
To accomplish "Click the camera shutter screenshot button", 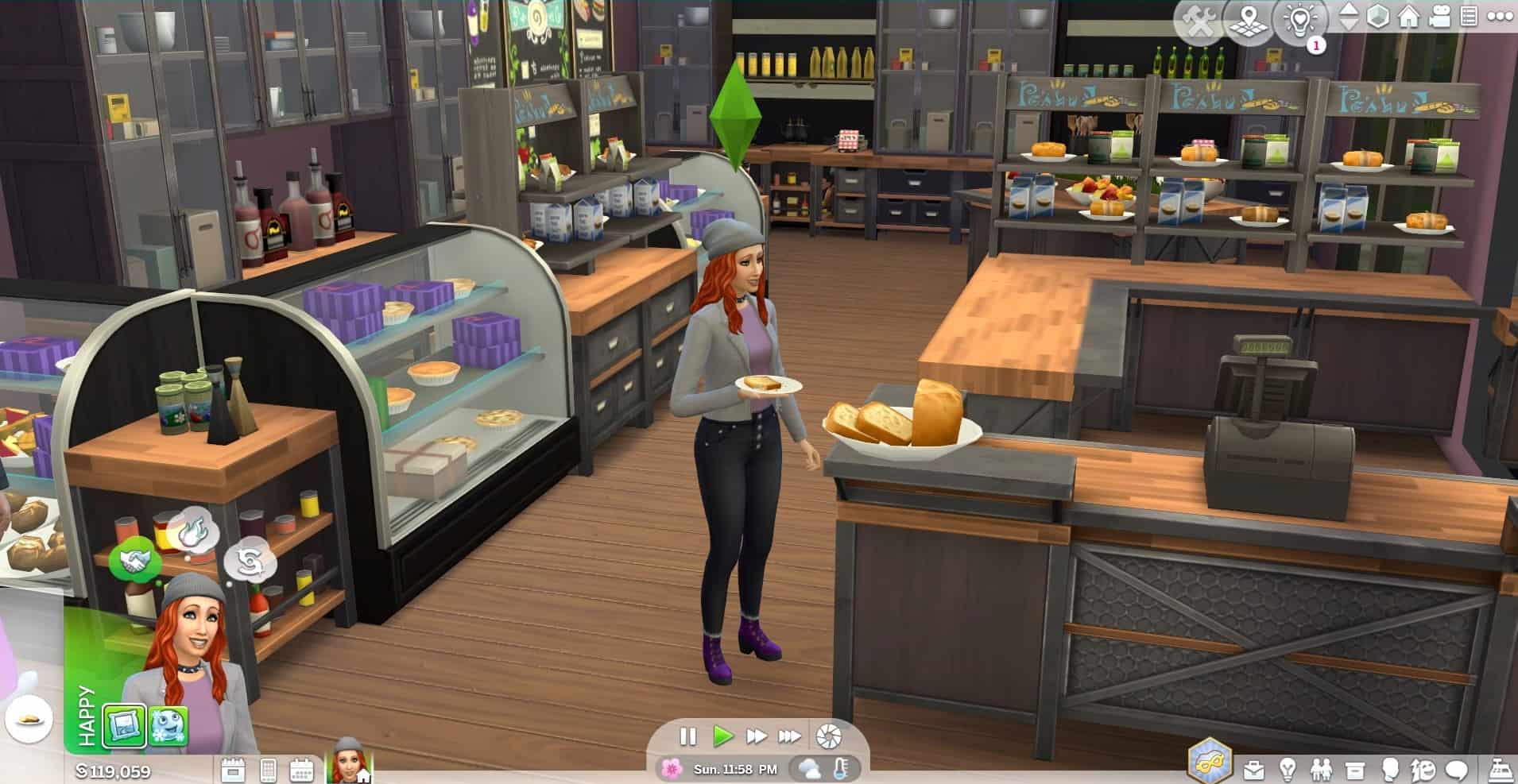I will (x=828, y=736).
